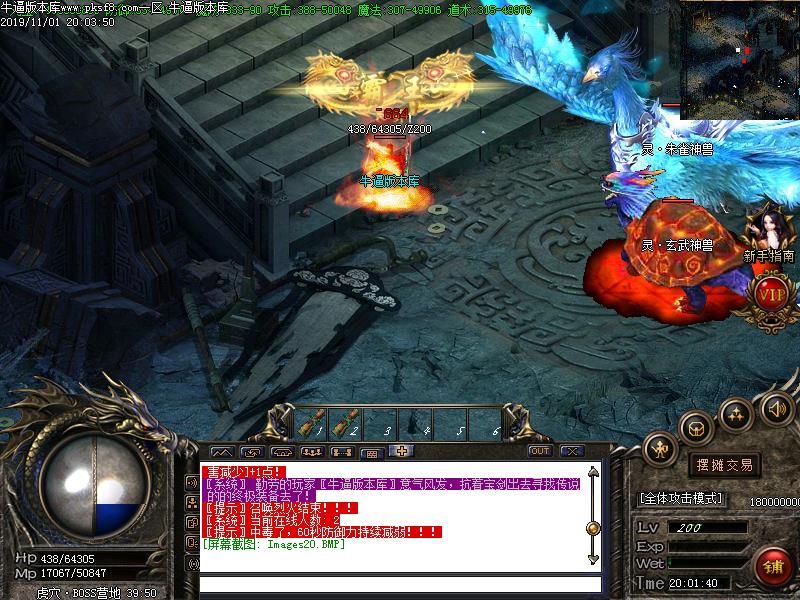Toggle sound with the speaker icon
The width and height of the screenshot is (800, 600).
(776, 407)
